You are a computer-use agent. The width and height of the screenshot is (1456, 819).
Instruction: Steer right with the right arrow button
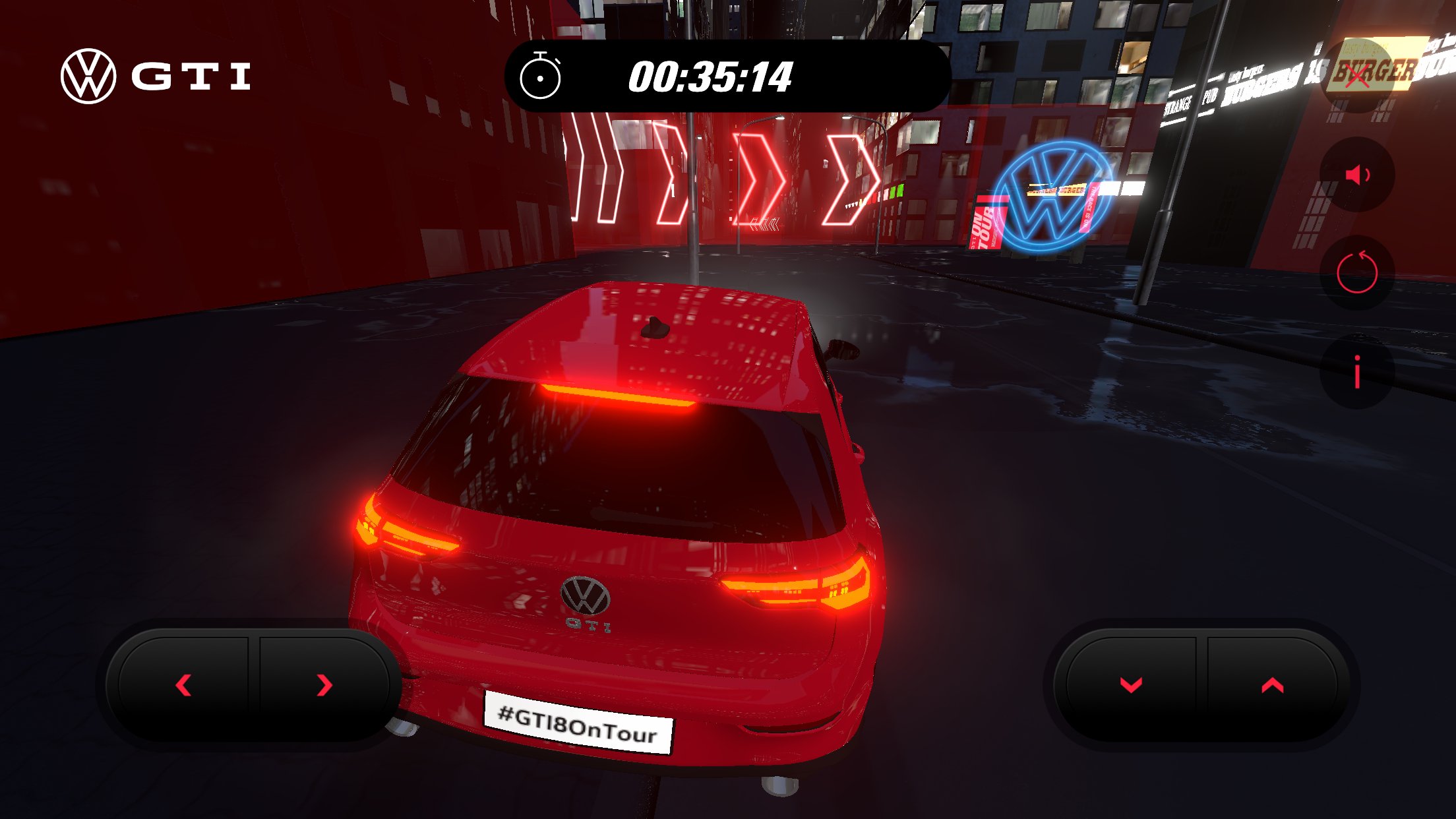click(x=324, y=685)
